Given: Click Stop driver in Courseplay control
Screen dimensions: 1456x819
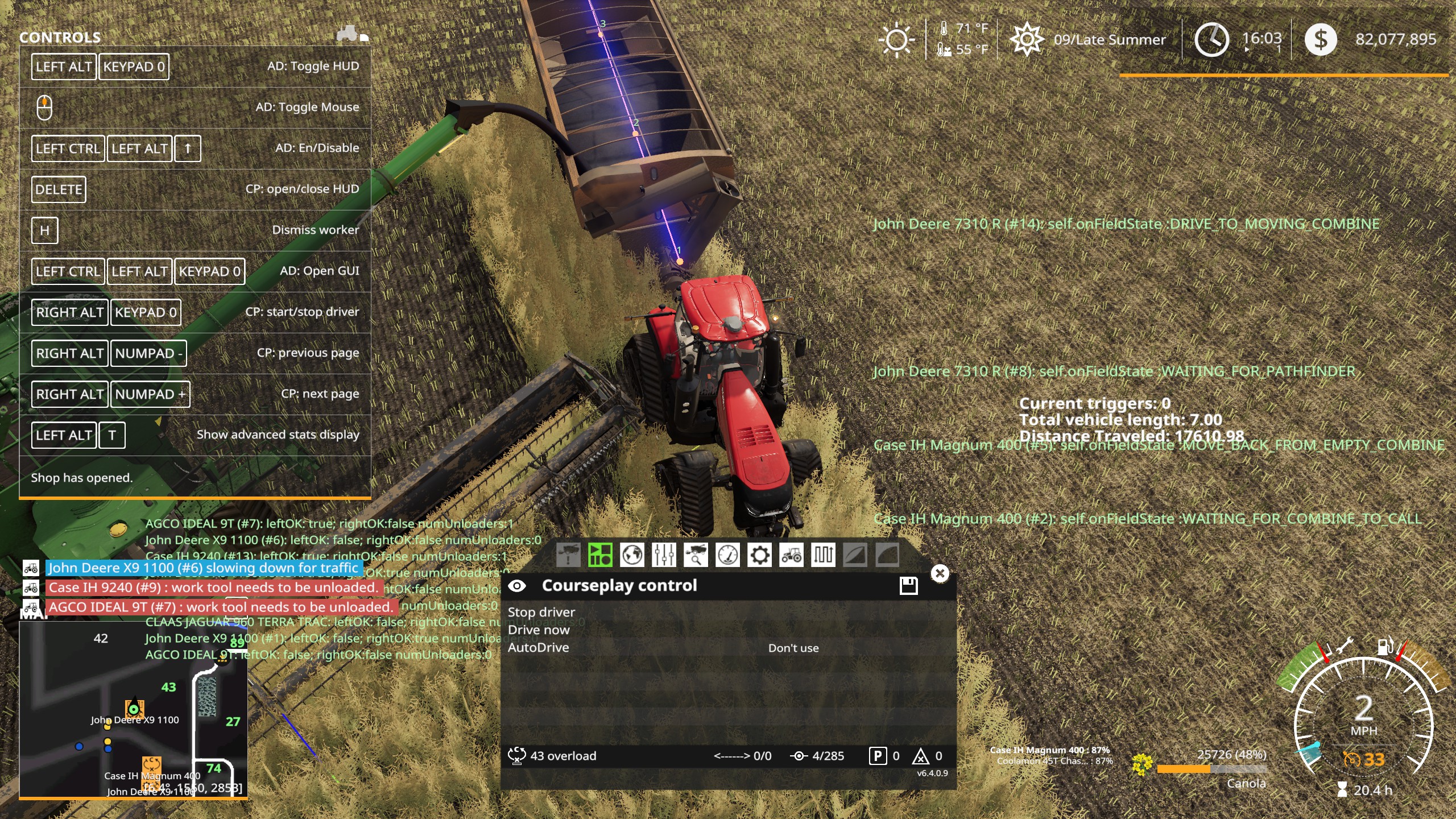Looking at the screenshot, I should [542, 611].
